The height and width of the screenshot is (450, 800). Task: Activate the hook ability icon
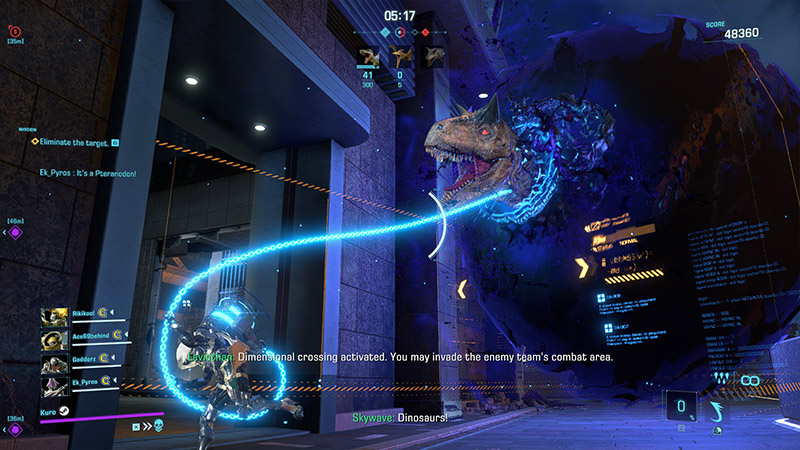click(715, 409)
